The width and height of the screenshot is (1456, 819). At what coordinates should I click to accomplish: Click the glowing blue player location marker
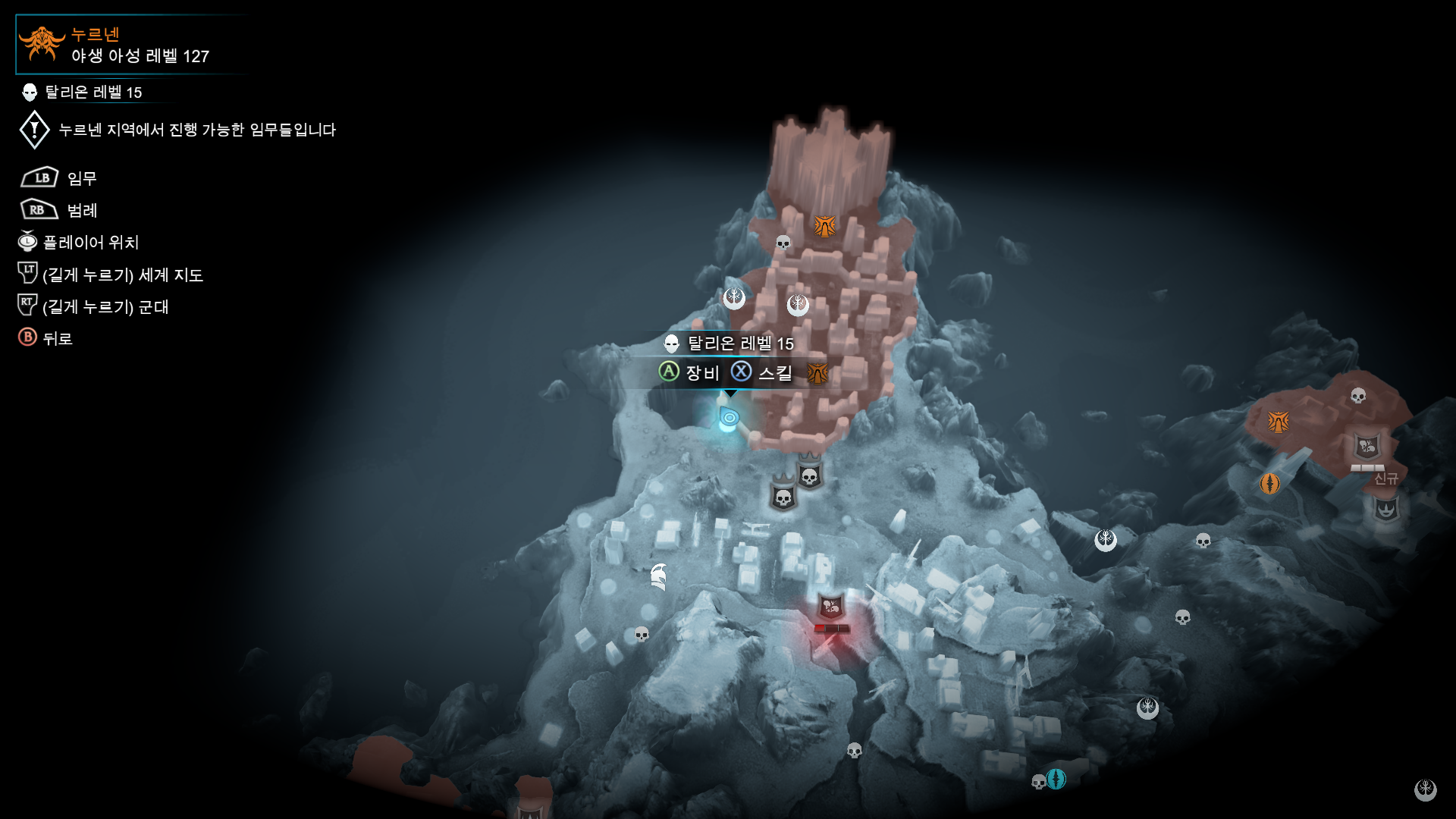point(729,418)
